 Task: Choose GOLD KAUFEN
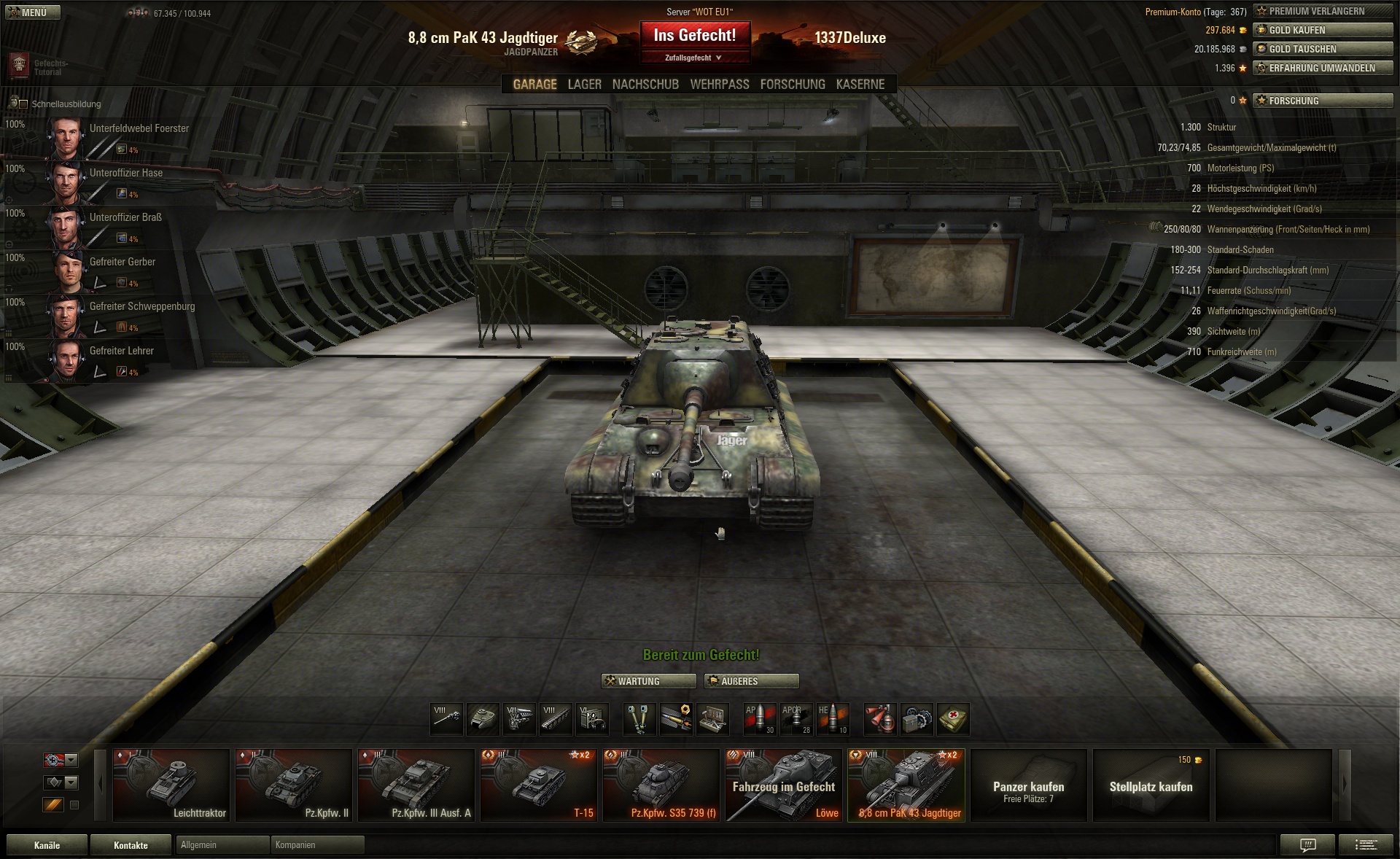(x=1323, y=30)
